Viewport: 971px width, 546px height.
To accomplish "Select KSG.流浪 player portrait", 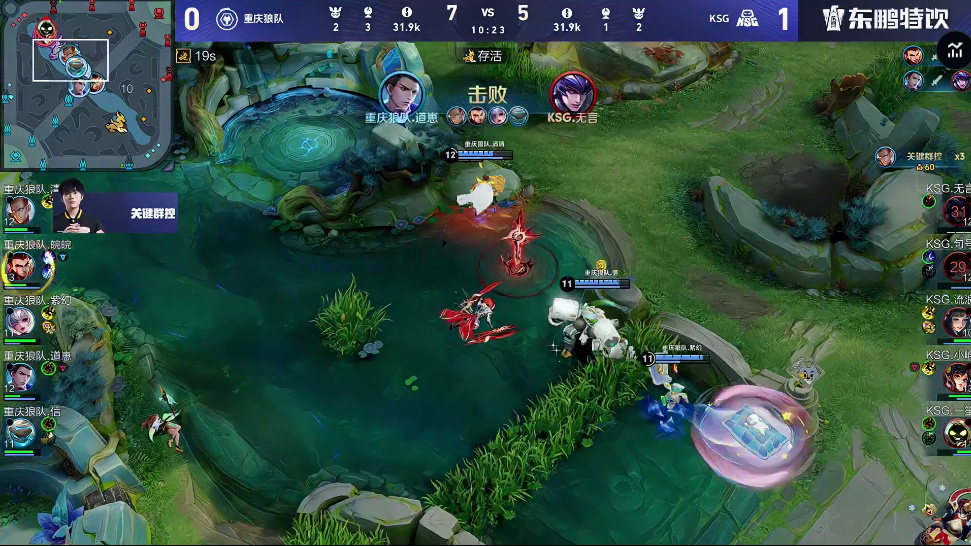I will [x=955, y=321].
